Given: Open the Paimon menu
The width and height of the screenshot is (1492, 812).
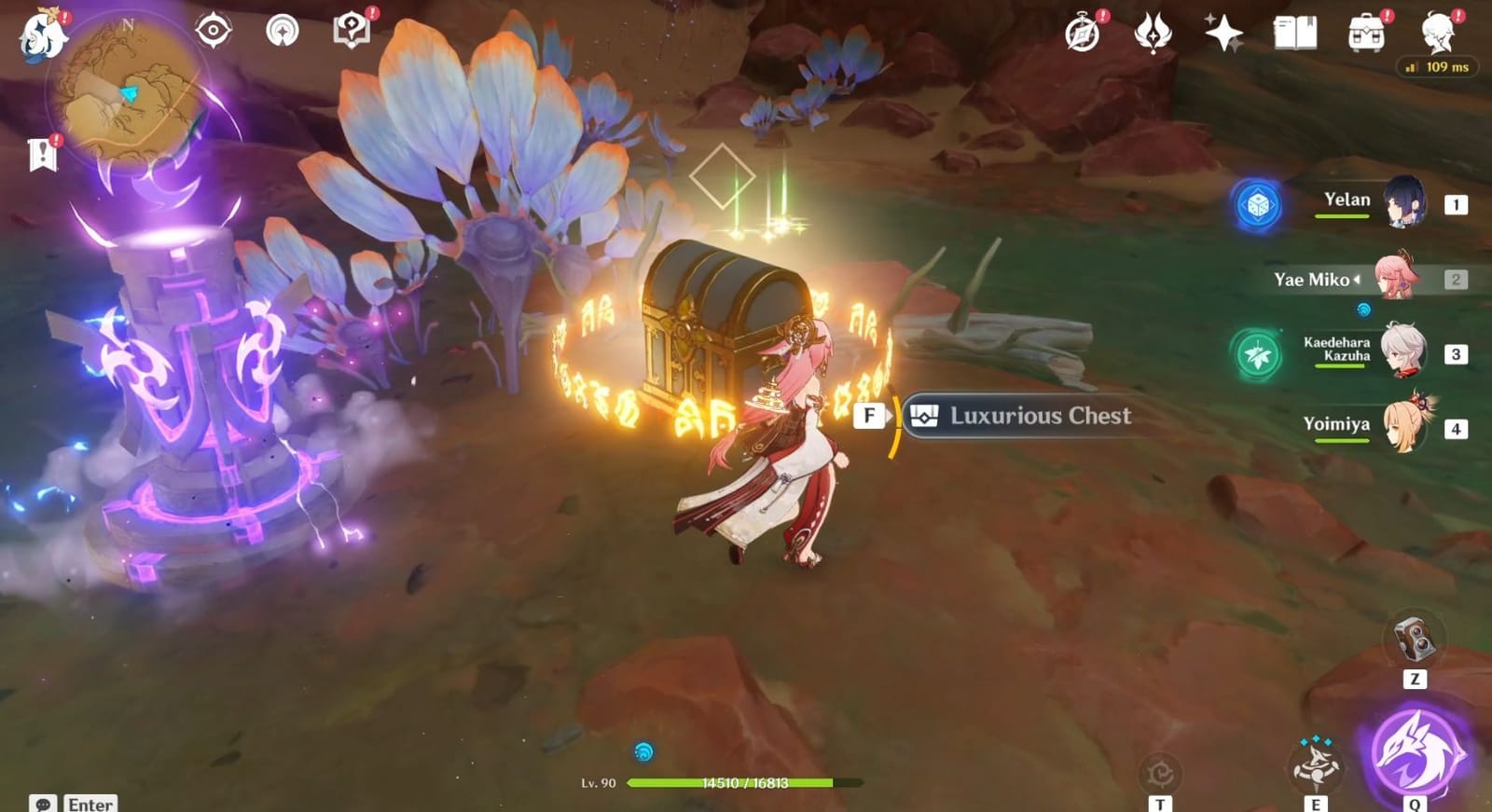Looking at the screenshot, I should pyautogui.click(x=40, y=35).
